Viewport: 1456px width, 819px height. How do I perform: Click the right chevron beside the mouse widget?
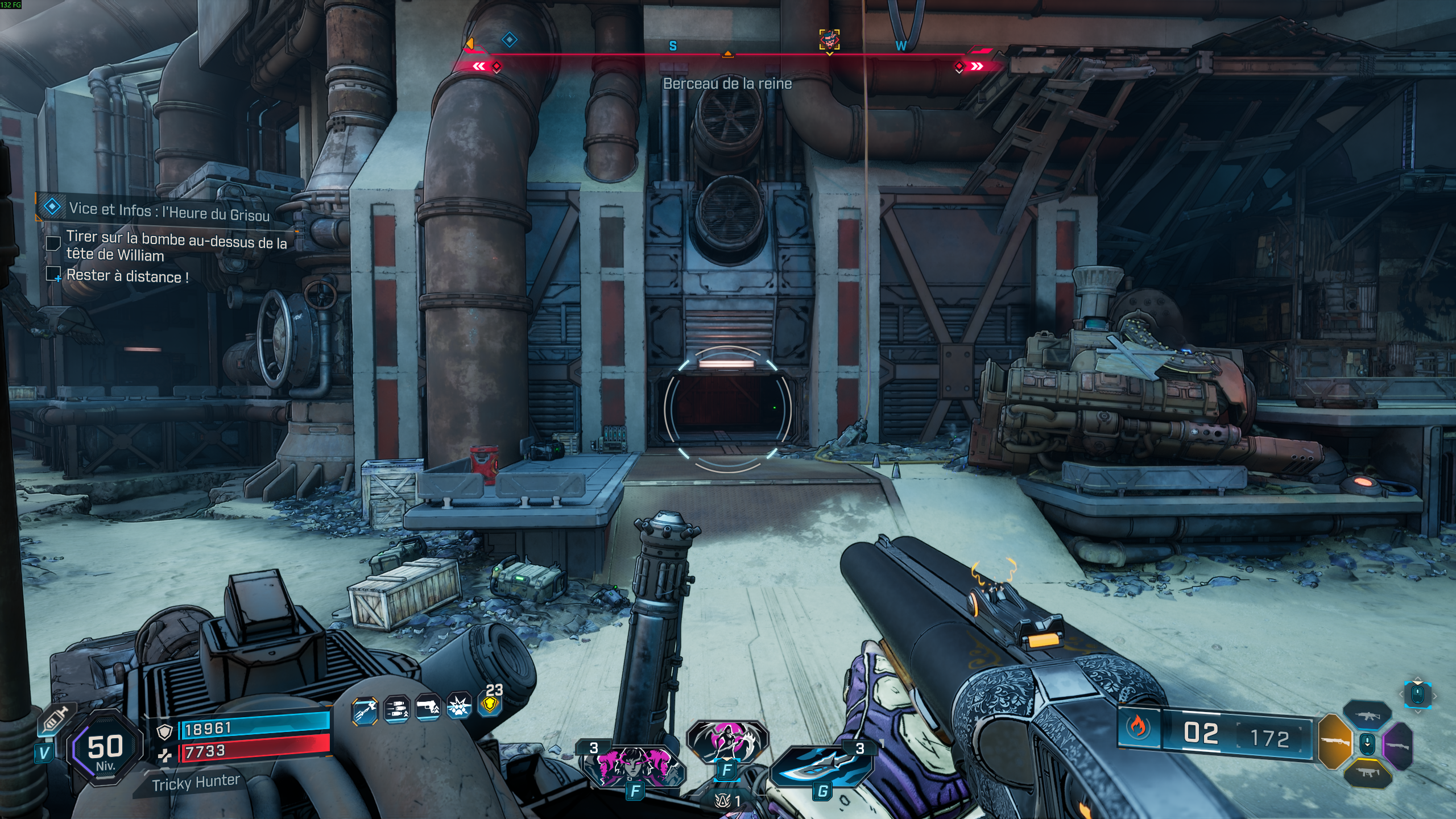[x=1435, y=697]
